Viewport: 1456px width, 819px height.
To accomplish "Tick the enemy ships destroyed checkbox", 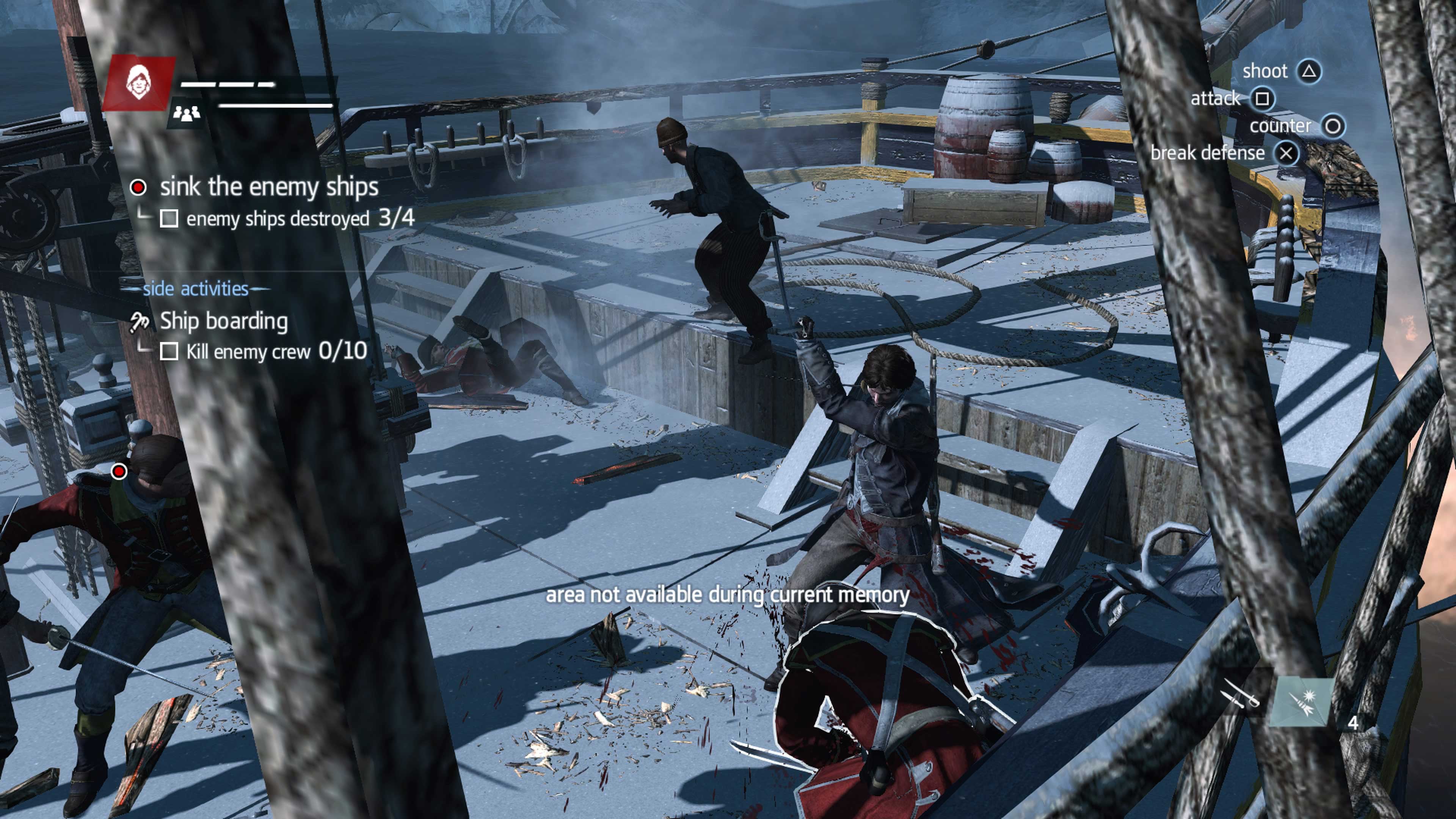I will [x=169, y=219].
